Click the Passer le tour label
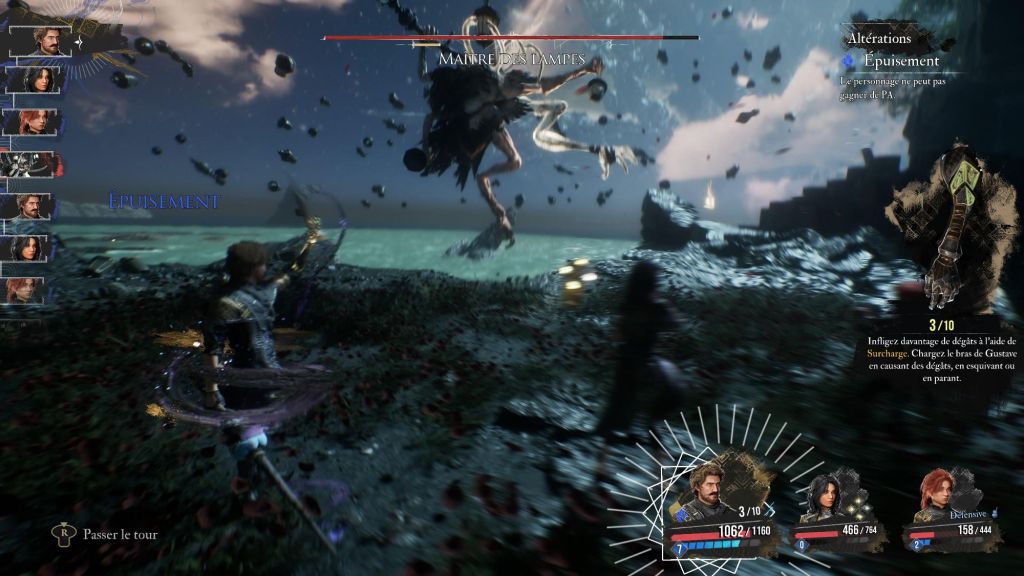This screenshot has width=1024, height=576. point(120,534)
